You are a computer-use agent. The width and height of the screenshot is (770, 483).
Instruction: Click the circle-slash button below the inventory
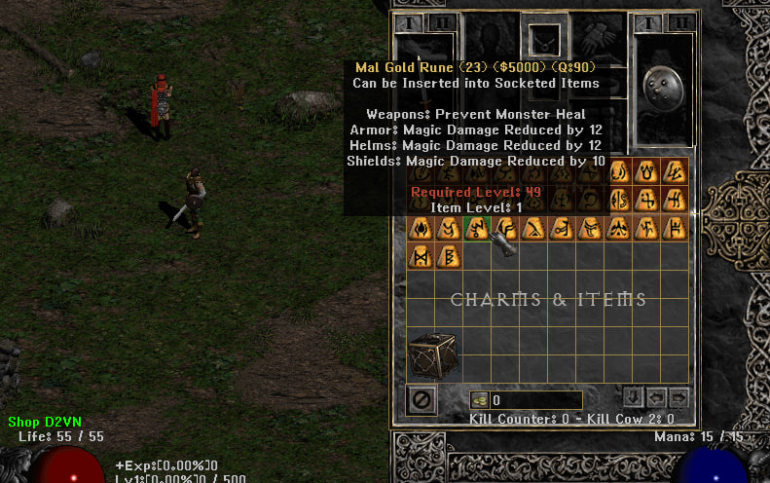point(422,400)
